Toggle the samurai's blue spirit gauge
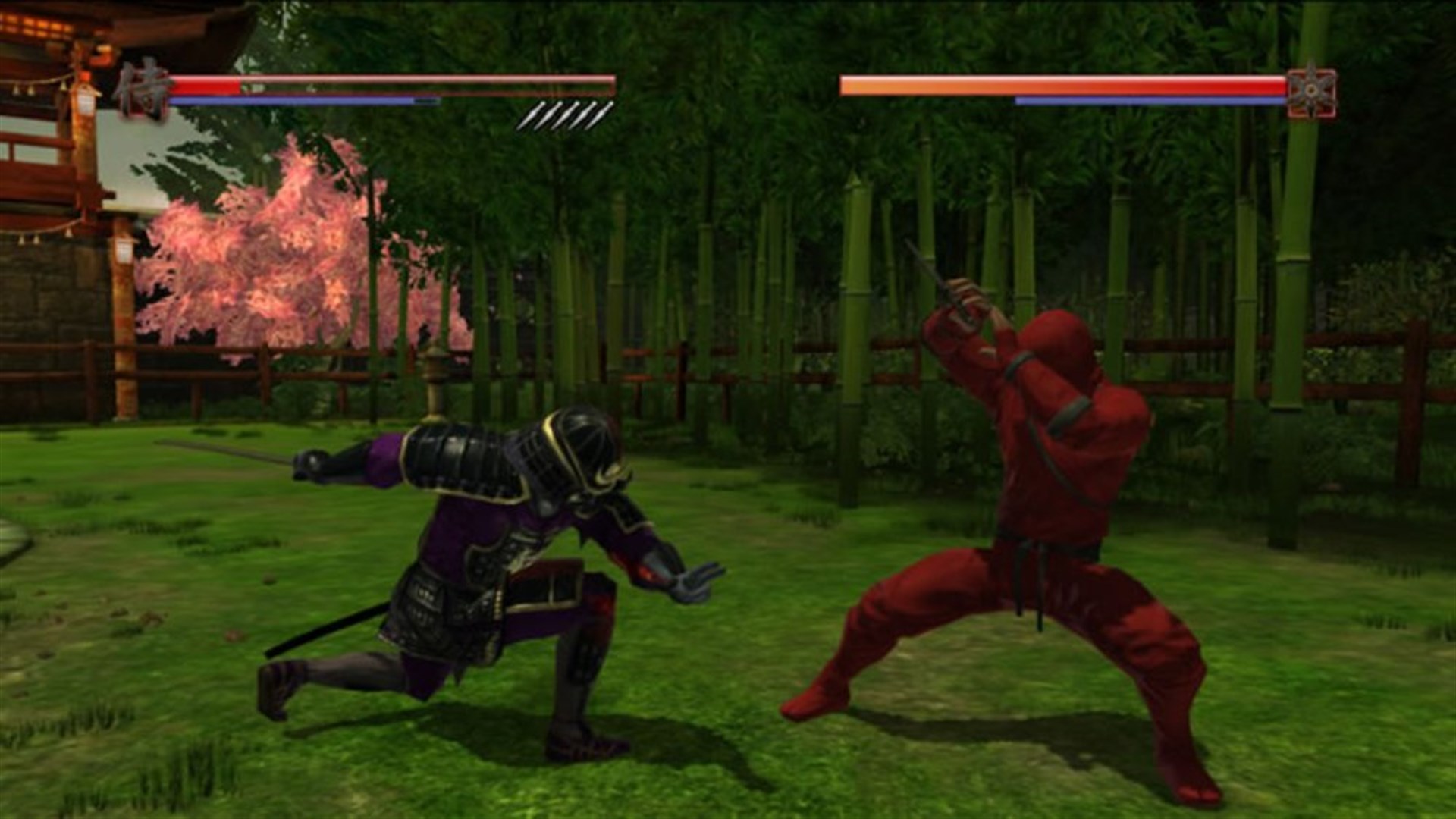This screenshot has width=1456, height=819. [x=303, y=99]
